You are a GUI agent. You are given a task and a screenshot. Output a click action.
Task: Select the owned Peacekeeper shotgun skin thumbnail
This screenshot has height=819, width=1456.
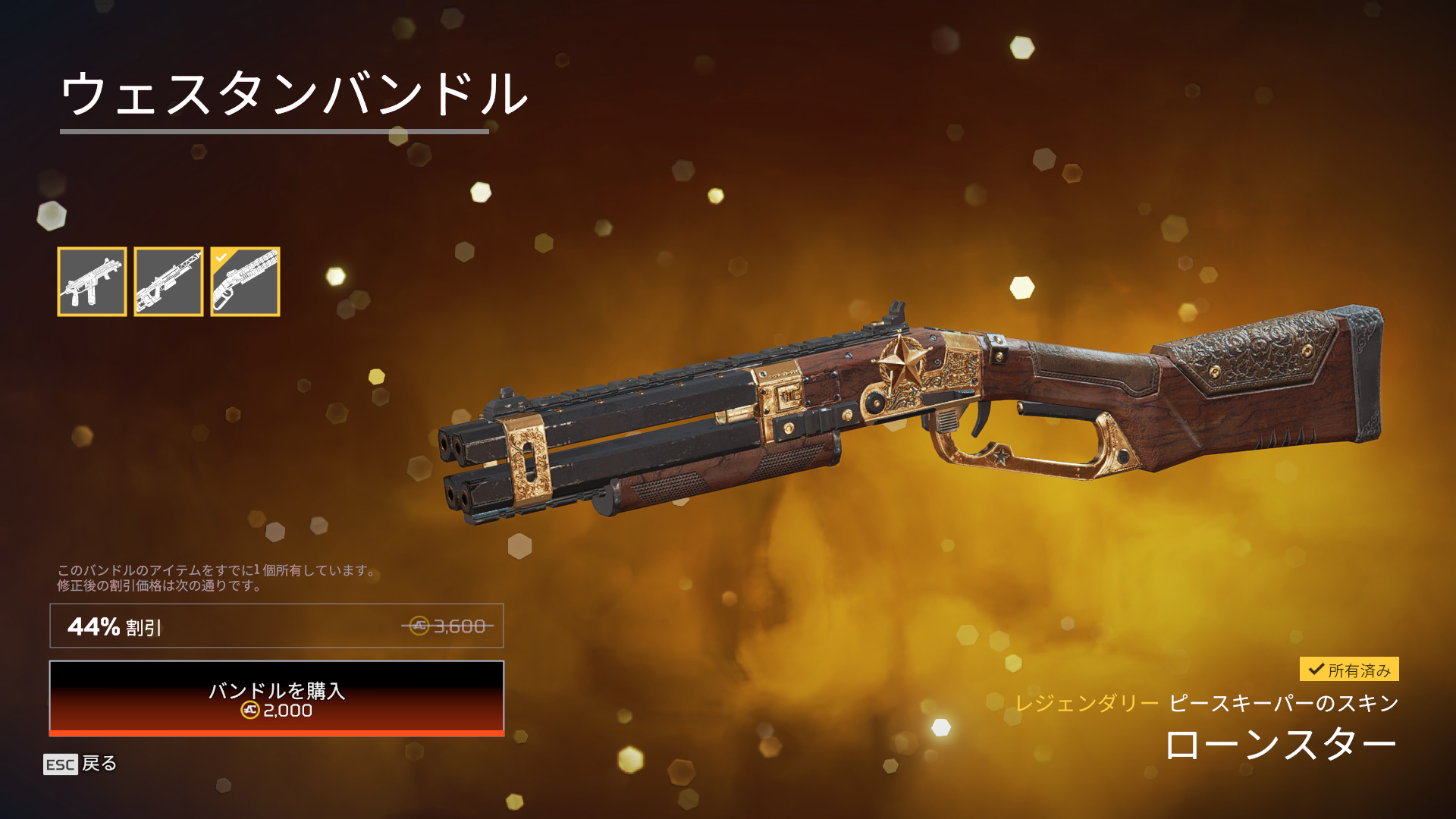coord(245,281)
